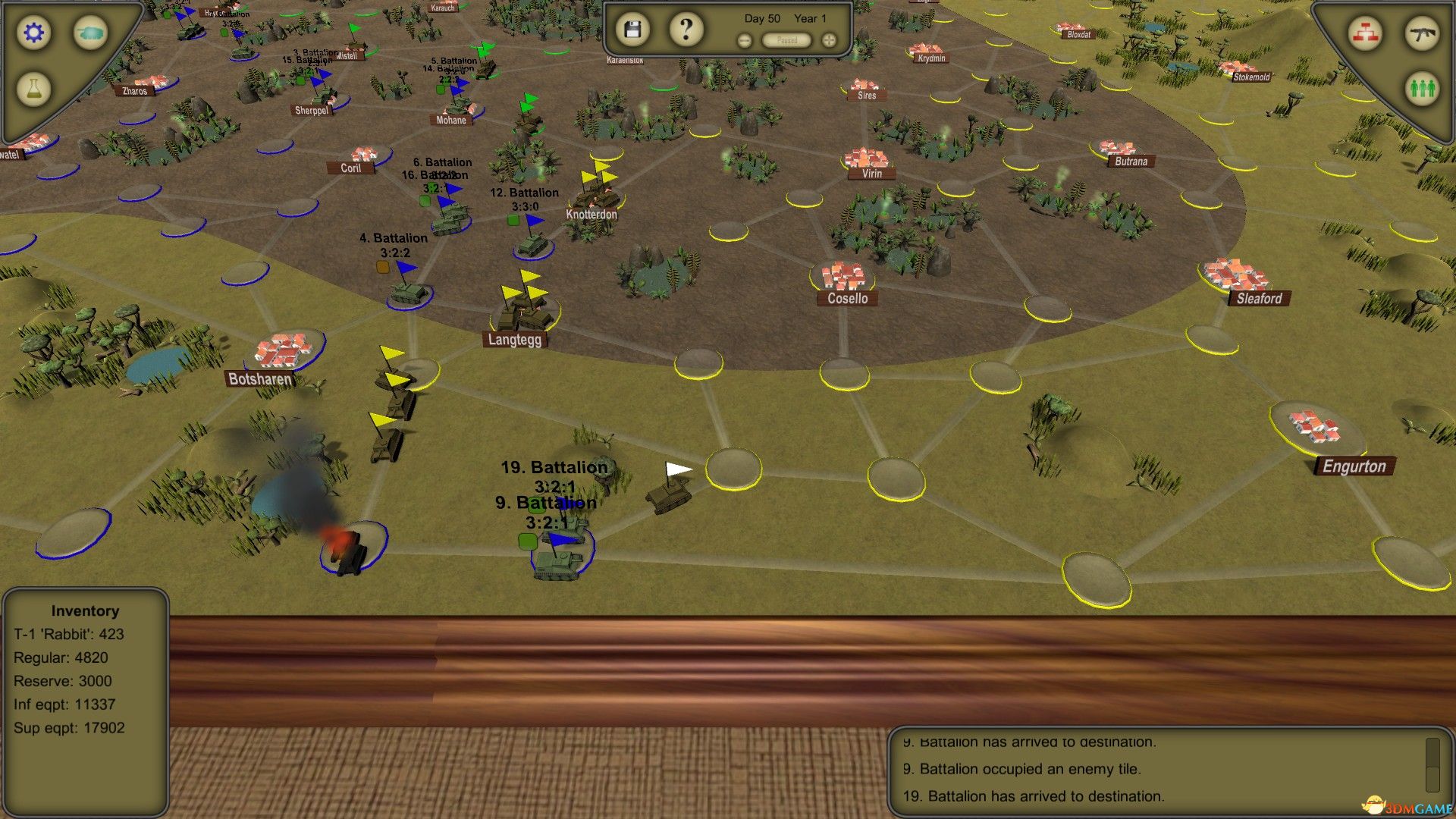Viewport: 1456px width, 819px height.
Task: Click the Inventory panel header
Action: click(x=84, y=610)
